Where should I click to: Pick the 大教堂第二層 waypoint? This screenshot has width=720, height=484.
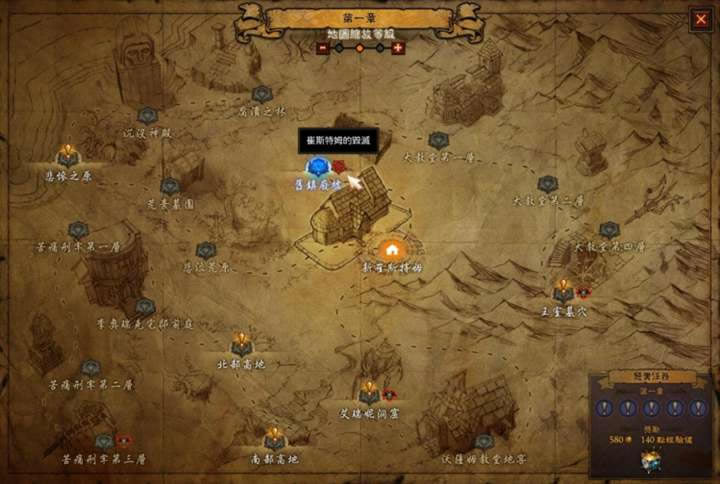[x=547, y=184]
